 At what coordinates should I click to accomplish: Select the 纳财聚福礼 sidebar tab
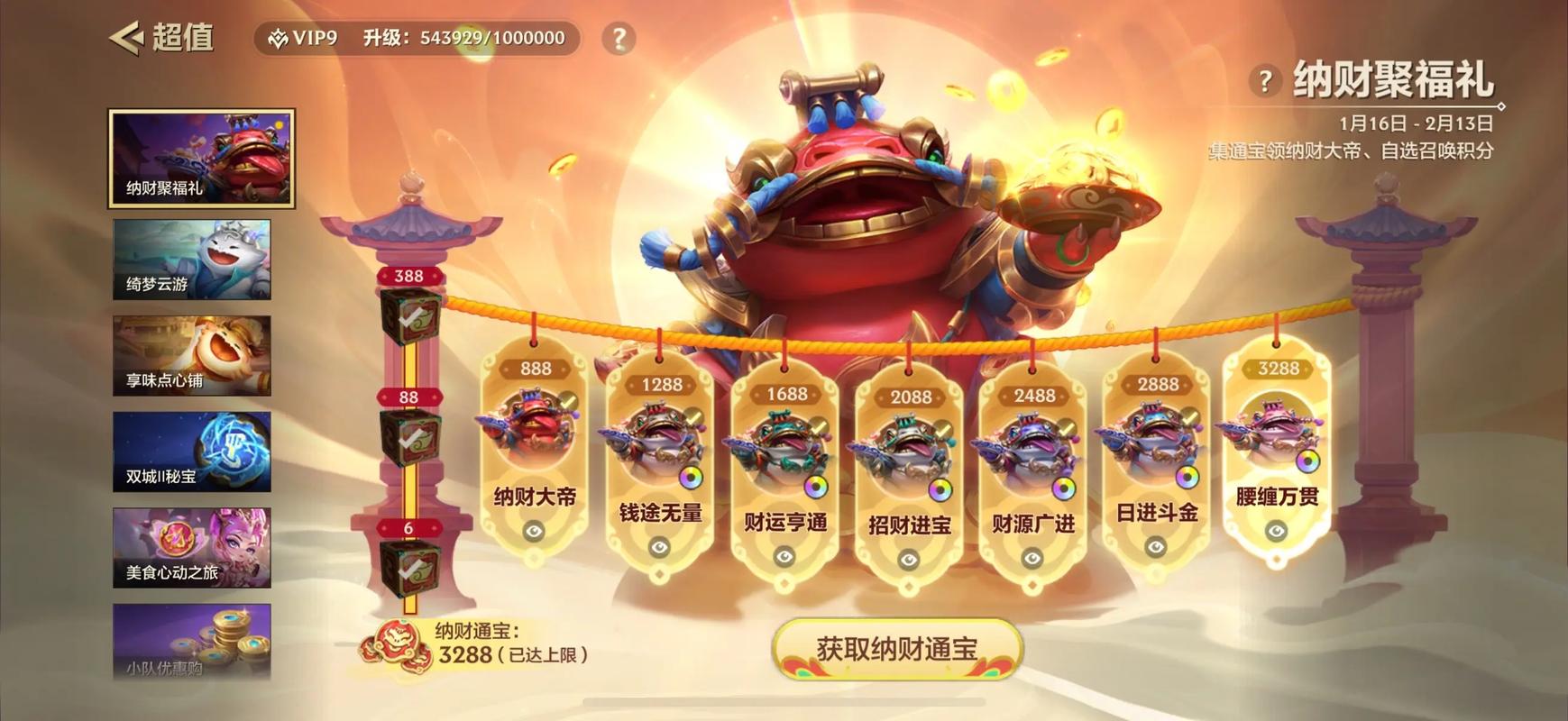[x=202, y=159]
